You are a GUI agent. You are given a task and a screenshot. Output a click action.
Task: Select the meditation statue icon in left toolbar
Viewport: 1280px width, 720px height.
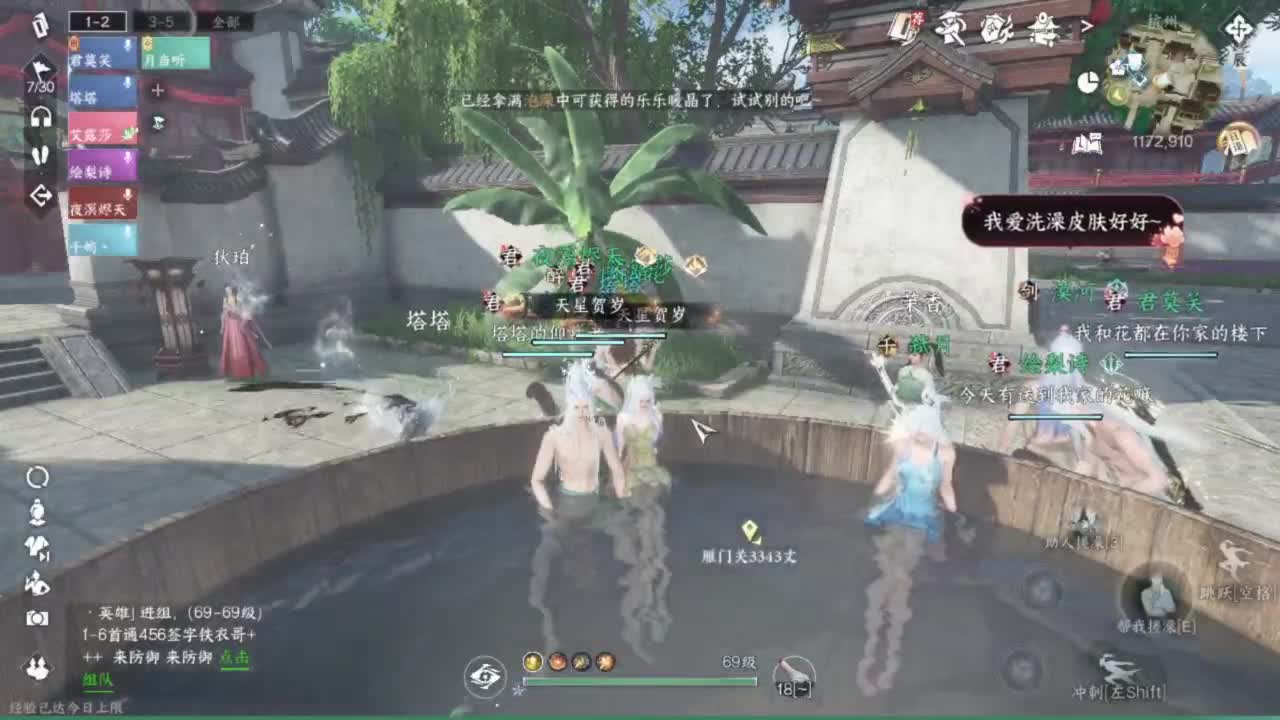[x=37, y=514]
